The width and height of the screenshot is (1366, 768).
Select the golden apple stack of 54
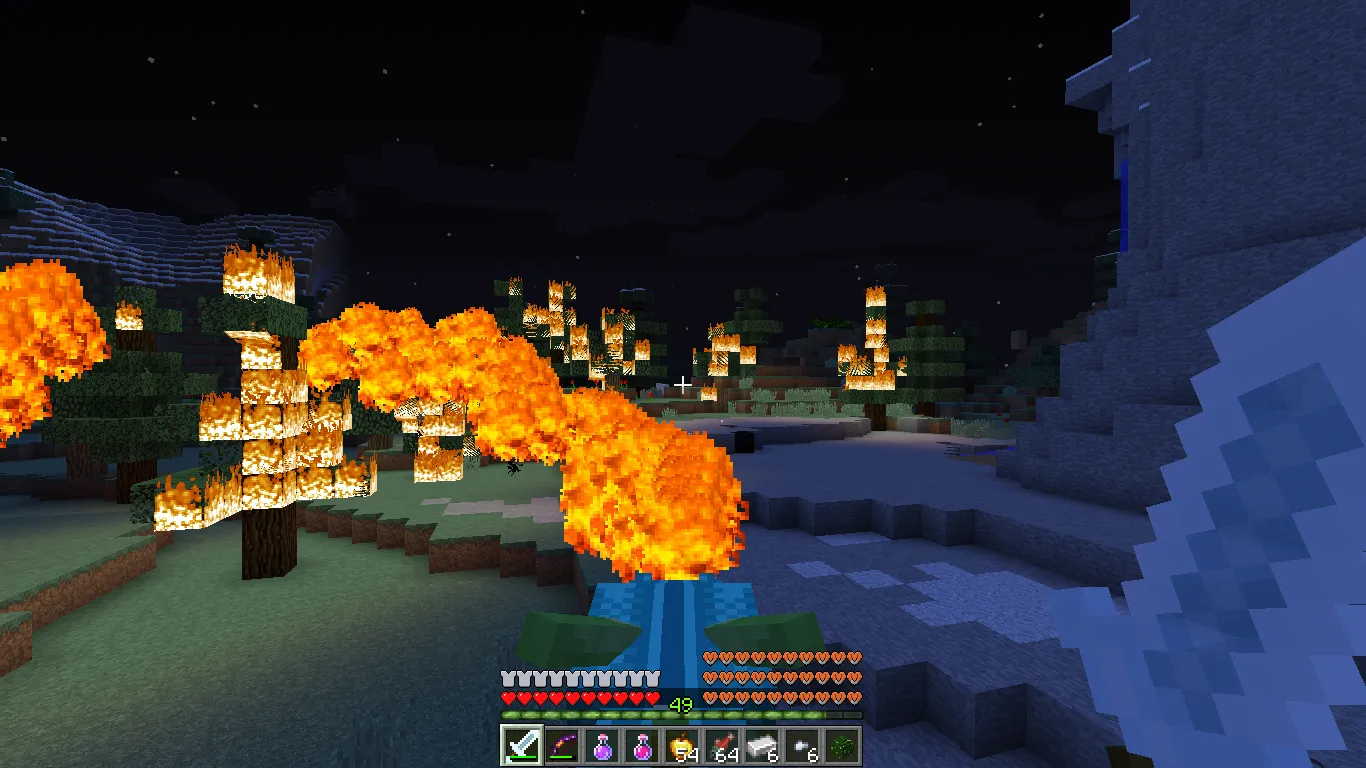681,745
